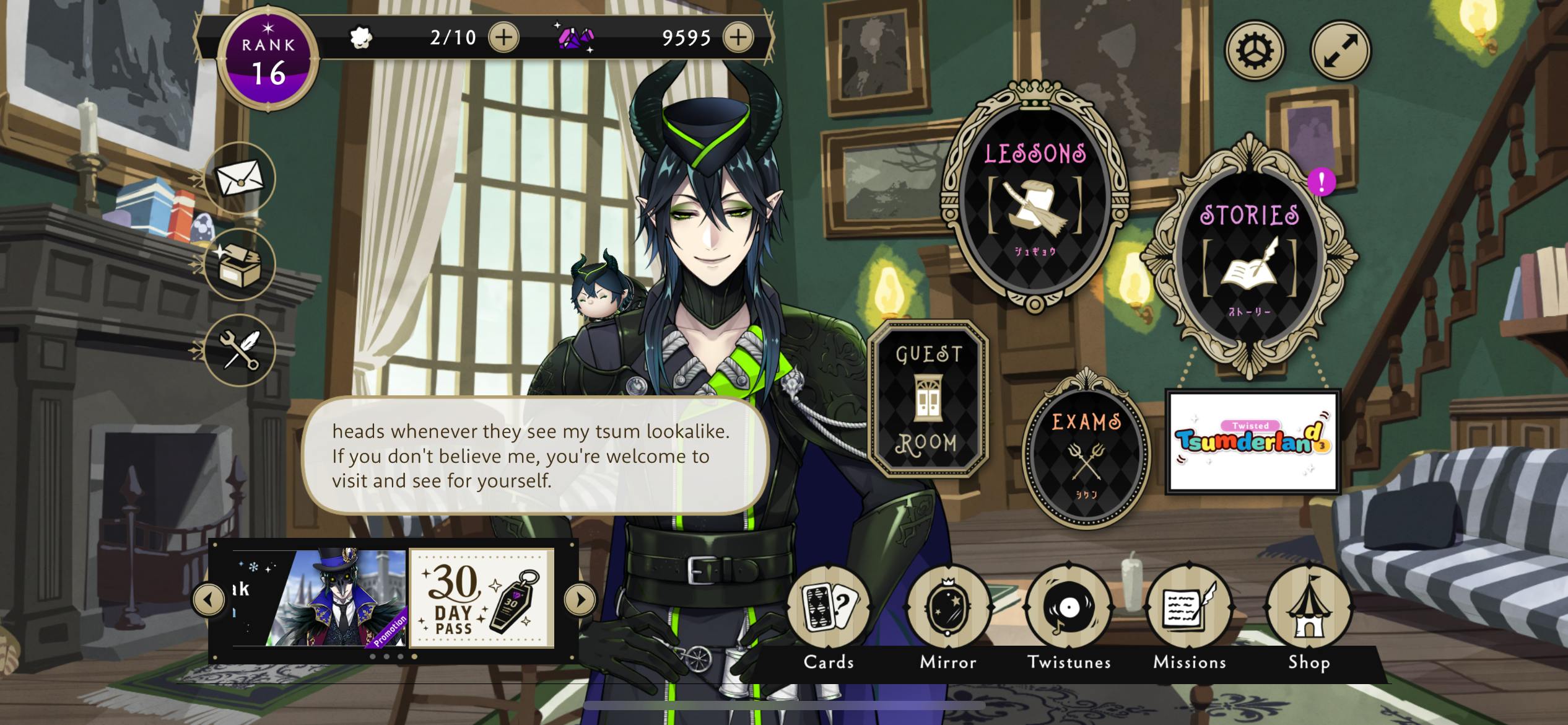Toggle fullscreen with the arrows icon
Image resolution: width=1568 pixels, height=725 pixels.
coord(1341,50)
